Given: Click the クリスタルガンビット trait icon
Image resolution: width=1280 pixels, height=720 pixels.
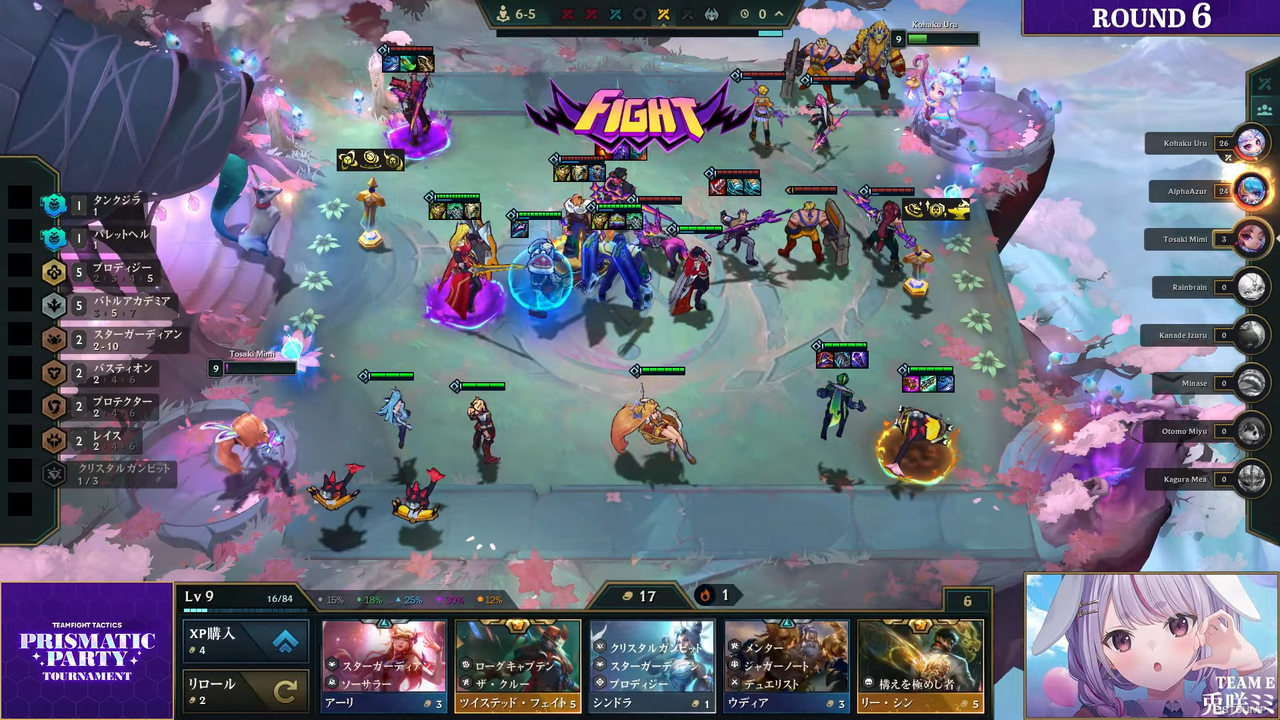Looking at the screenshot, I should pyautogui.click(x=54, y=474).
